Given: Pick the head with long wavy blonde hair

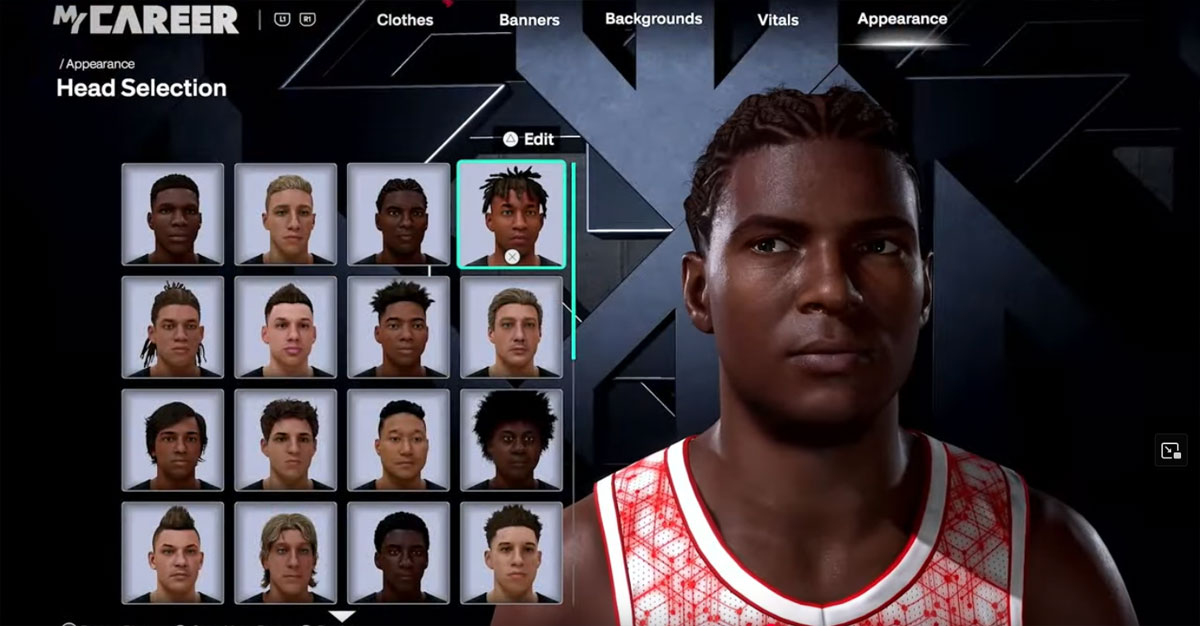Looking at the screenshot, I should [x=286, y=553].
